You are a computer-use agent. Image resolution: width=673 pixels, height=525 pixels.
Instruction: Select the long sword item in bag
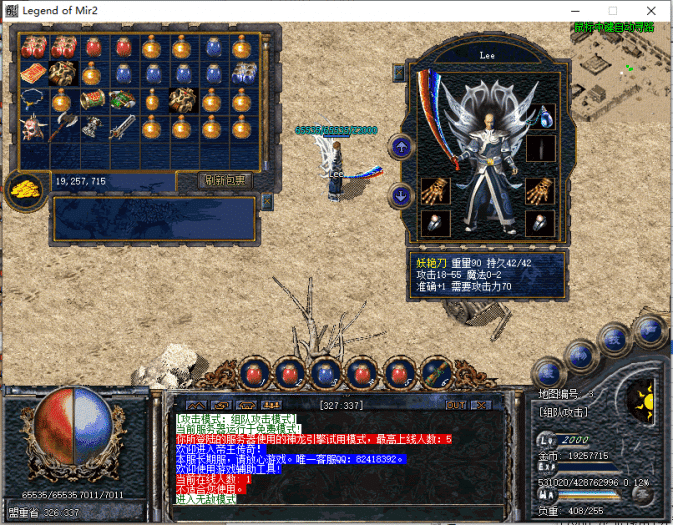(123, 127)
